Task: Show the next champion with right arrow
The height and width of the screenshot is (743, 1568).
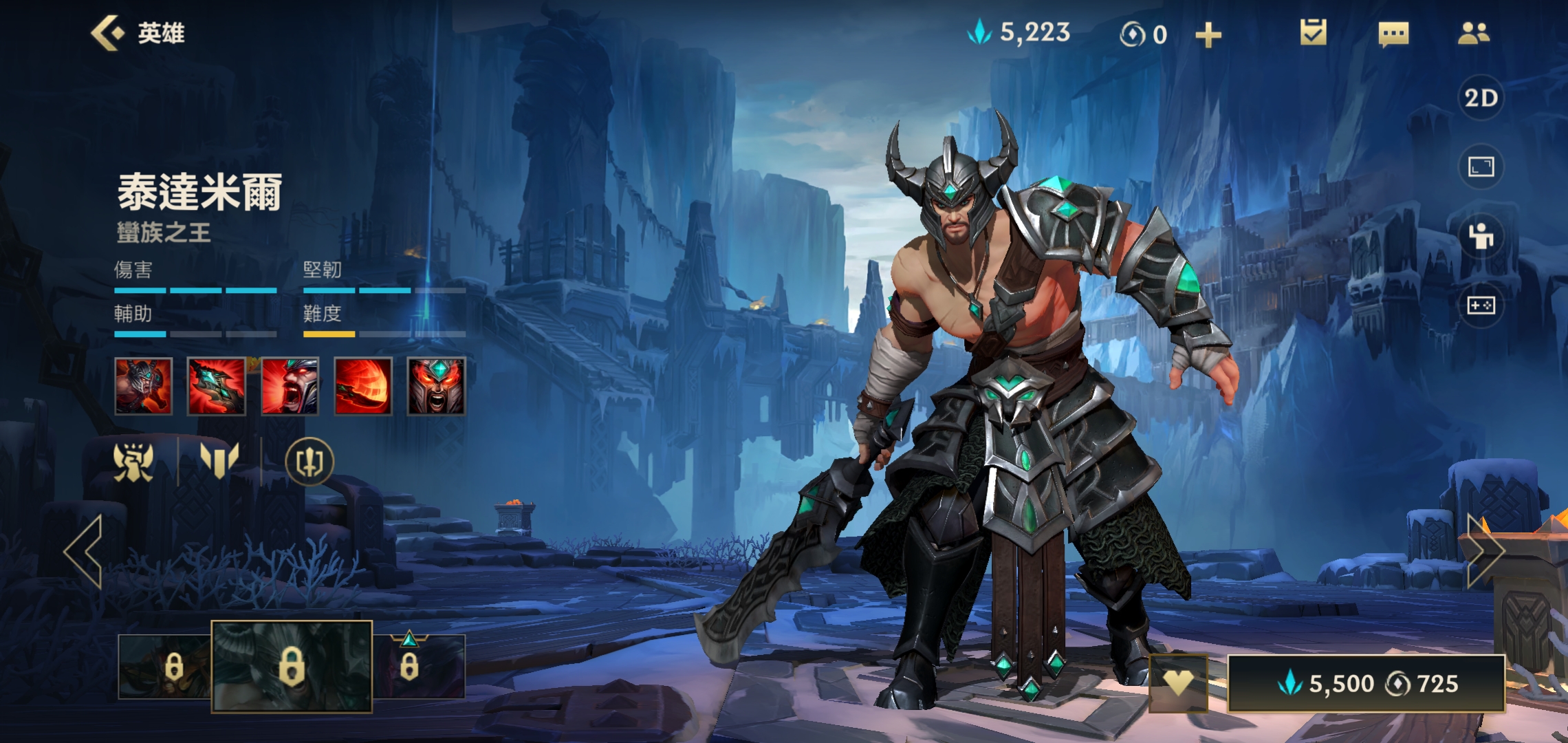Action: click(1485, 551)
